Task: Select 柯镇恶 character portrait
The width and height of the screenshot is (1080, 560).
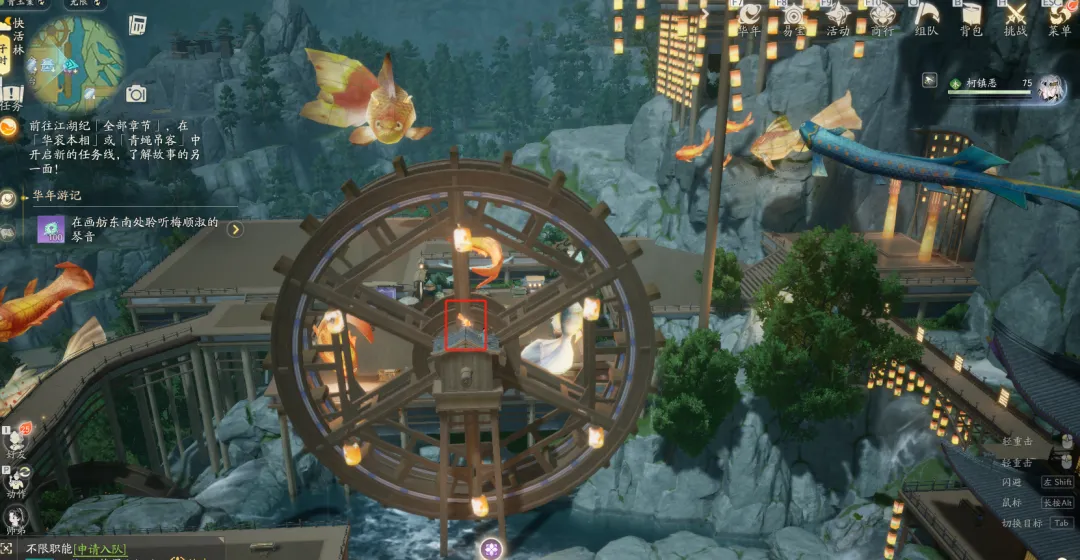Action: point(1050,87)
